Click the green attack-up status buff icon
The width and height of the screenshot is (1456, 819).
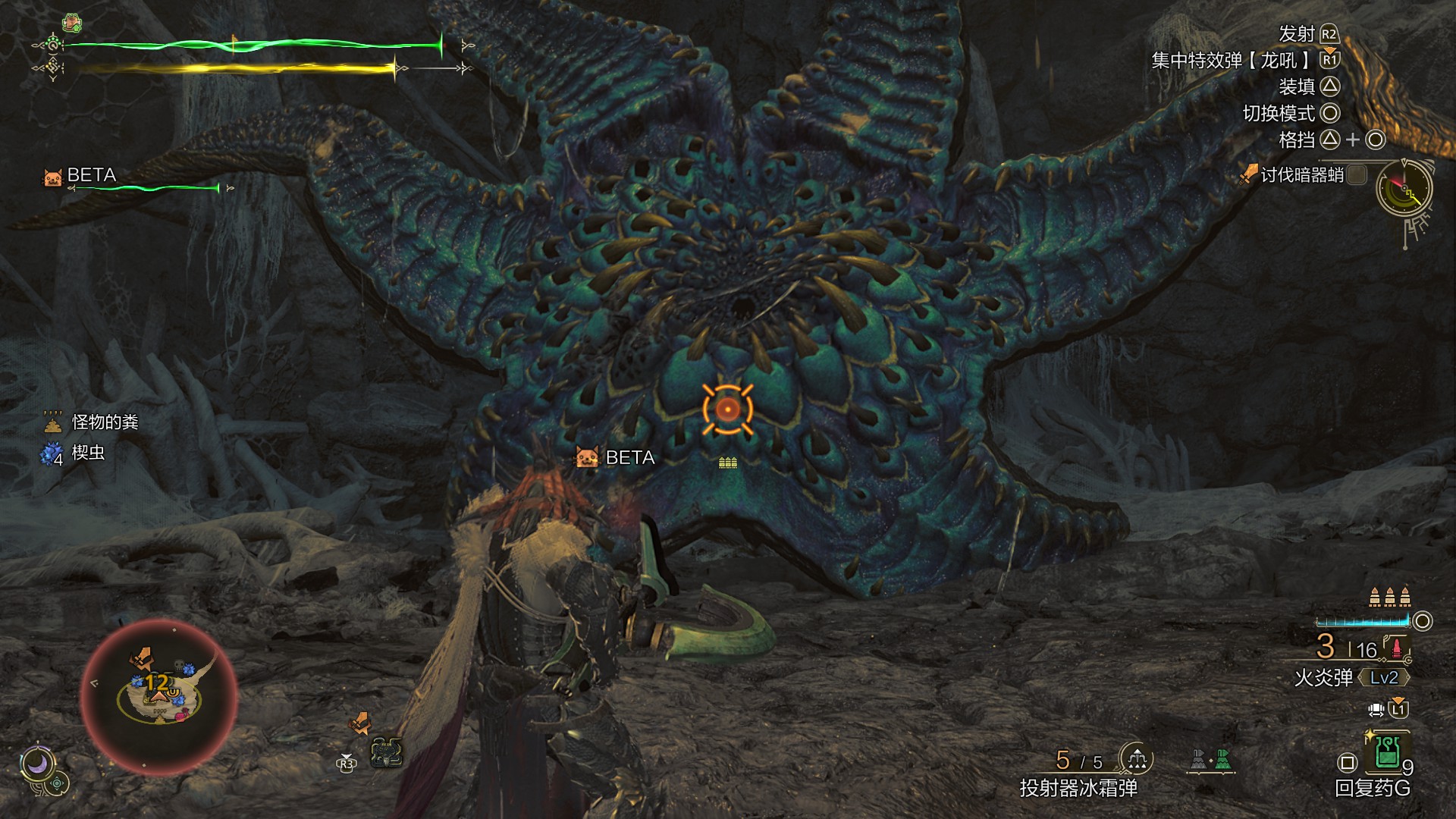72,23
